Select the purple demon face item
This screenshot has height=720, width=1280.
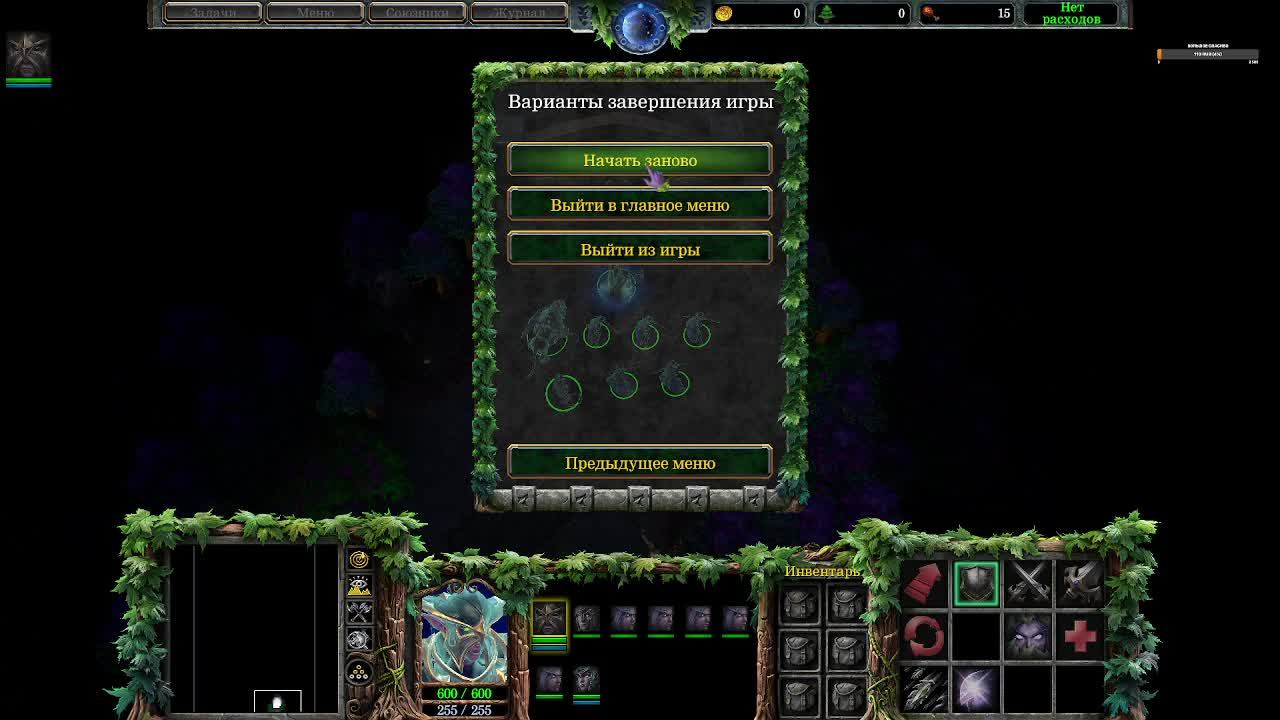tap(1027, 635)
